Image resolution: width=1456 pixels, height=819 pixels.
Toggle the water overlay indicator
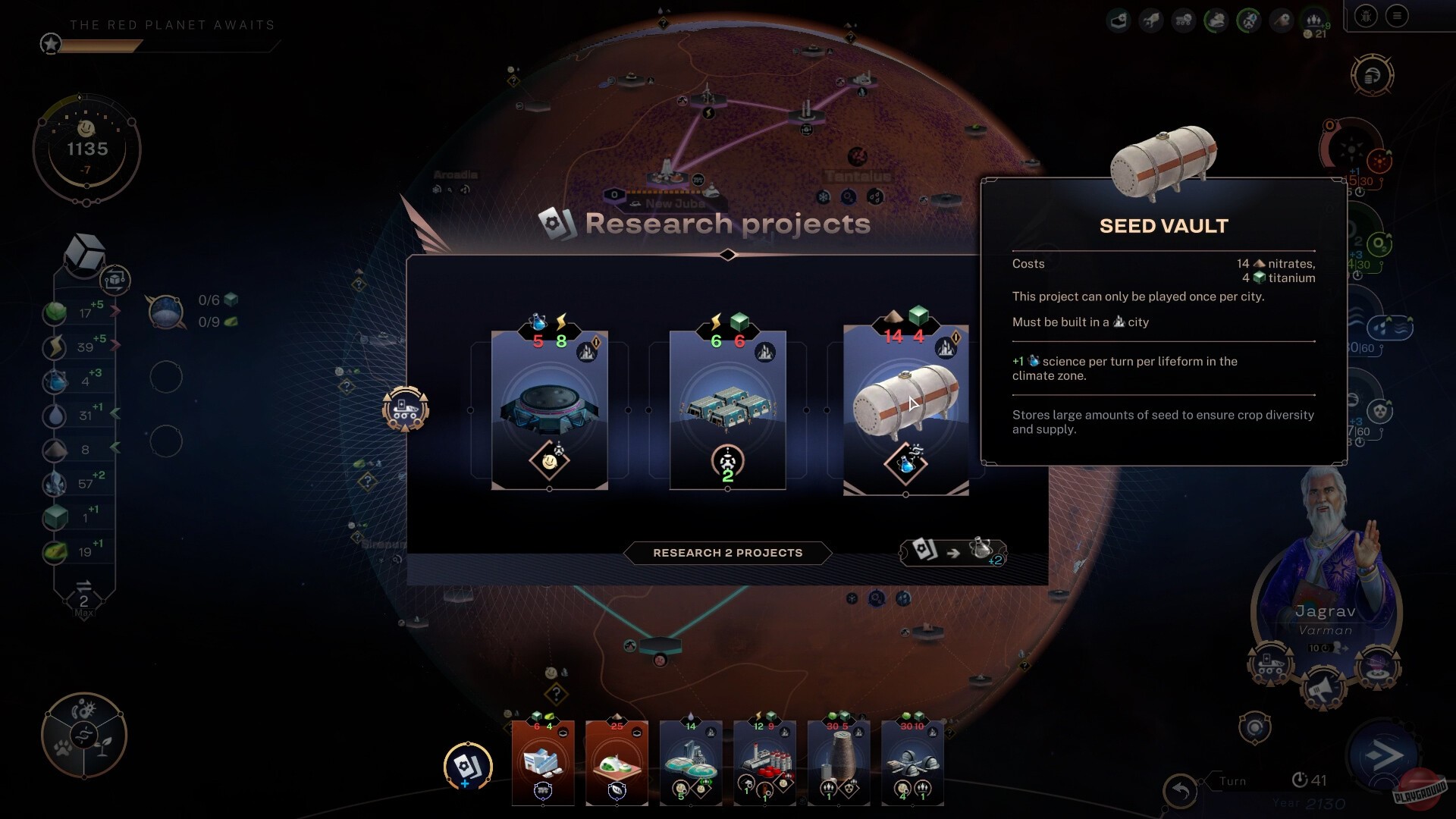coord(1389,327)
